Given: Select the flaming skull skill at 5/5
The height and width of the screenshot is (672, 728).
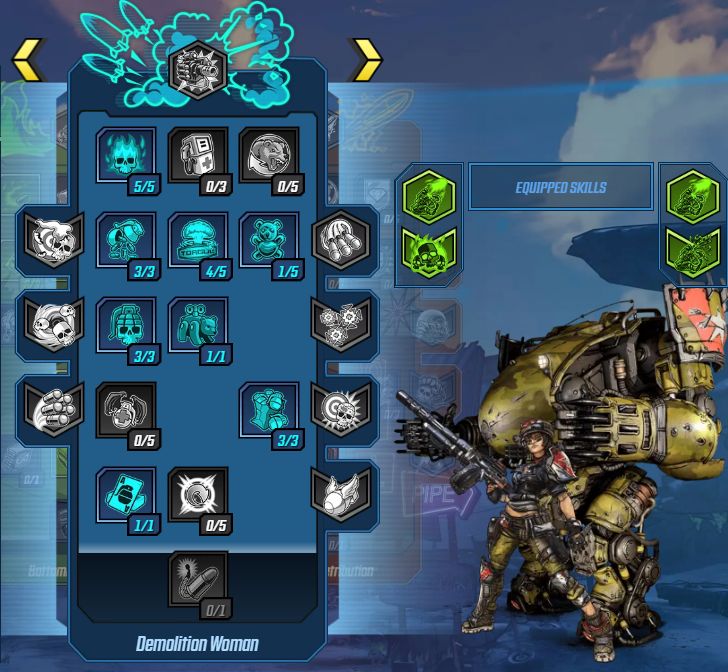Looking at the screenshot, I should pyautogui.click(x=126, y=155).
